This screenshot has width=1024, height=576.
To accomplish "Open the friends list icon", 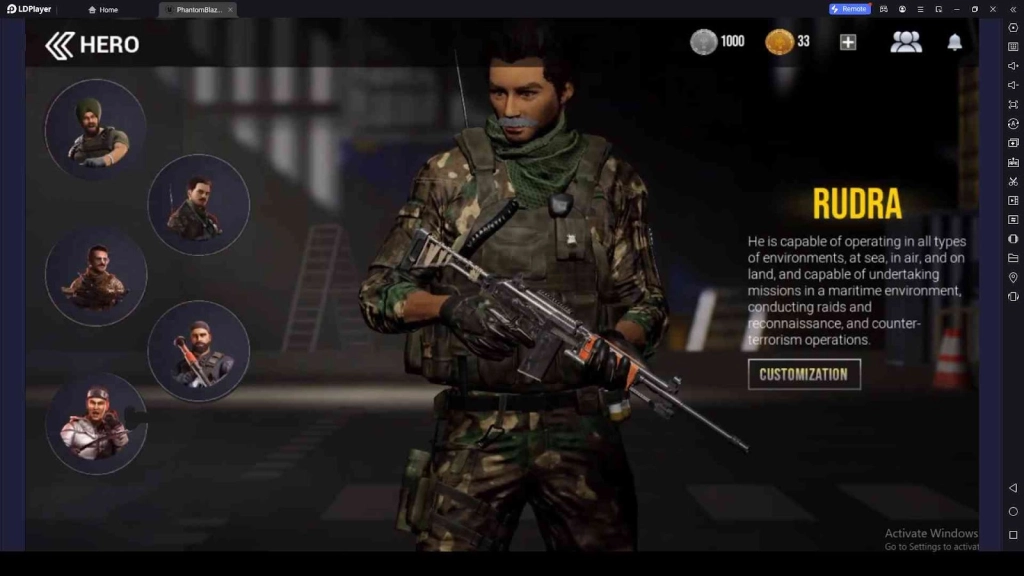I will 906,42.
